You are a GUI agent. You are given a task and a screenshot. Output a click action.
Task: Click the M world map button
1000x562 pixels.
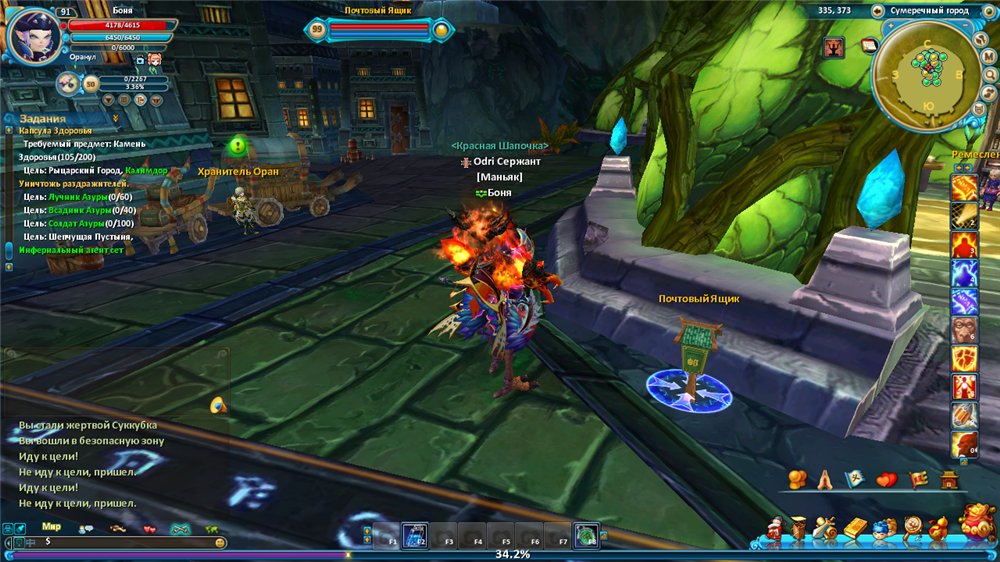988,58
